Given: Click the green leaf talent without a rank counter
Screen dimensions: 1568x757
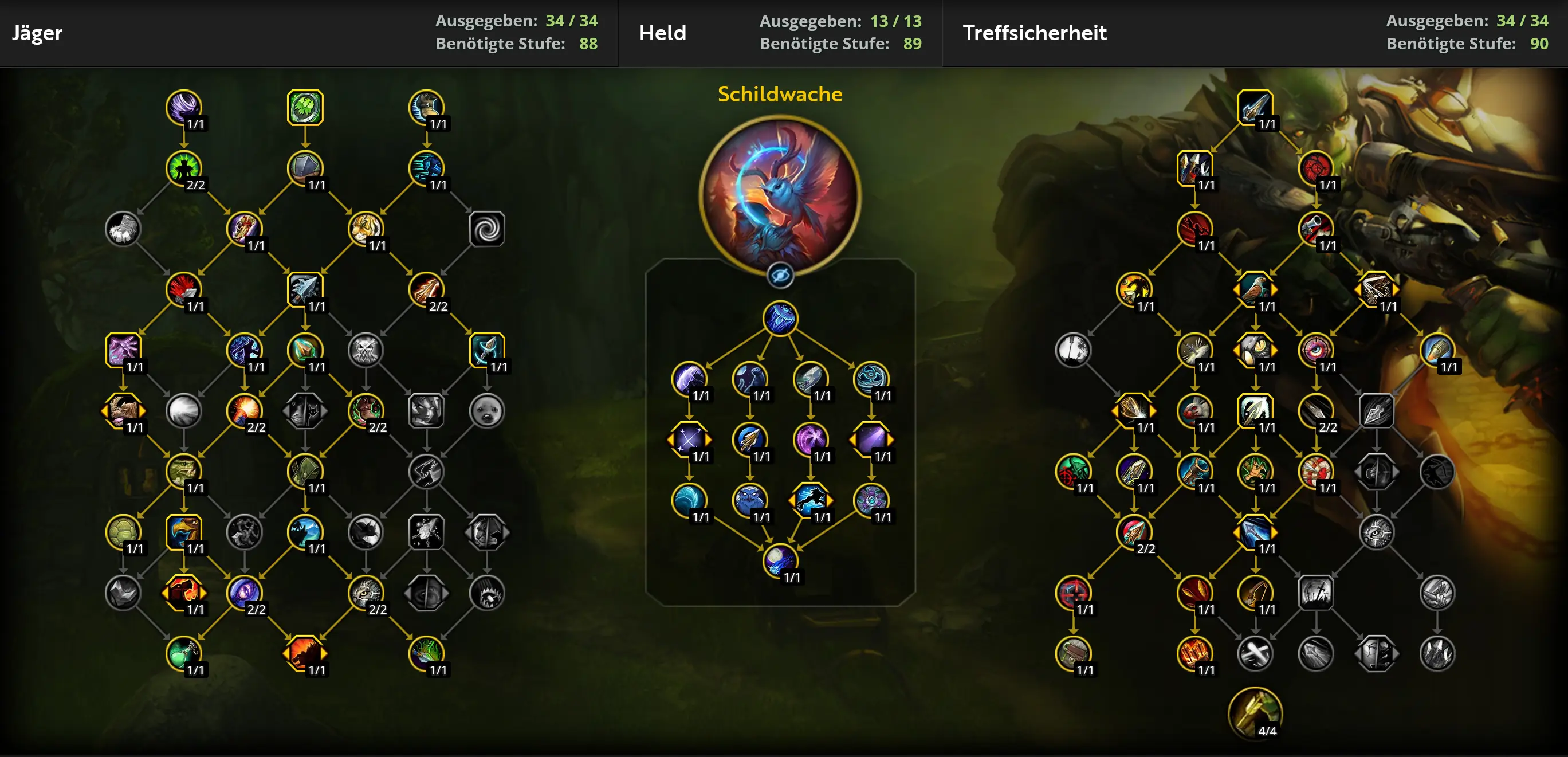Looking at the screenshot, I should tap(305, 108).
